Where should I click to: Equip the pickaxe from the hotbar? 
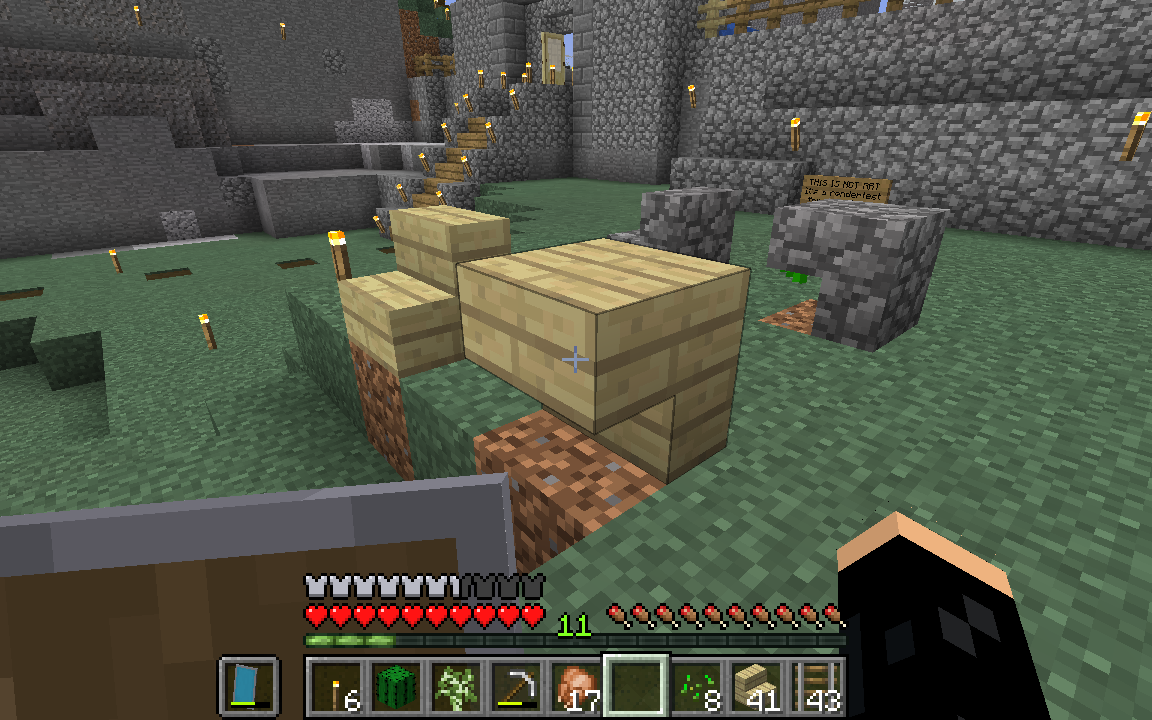tap(515, 687)
